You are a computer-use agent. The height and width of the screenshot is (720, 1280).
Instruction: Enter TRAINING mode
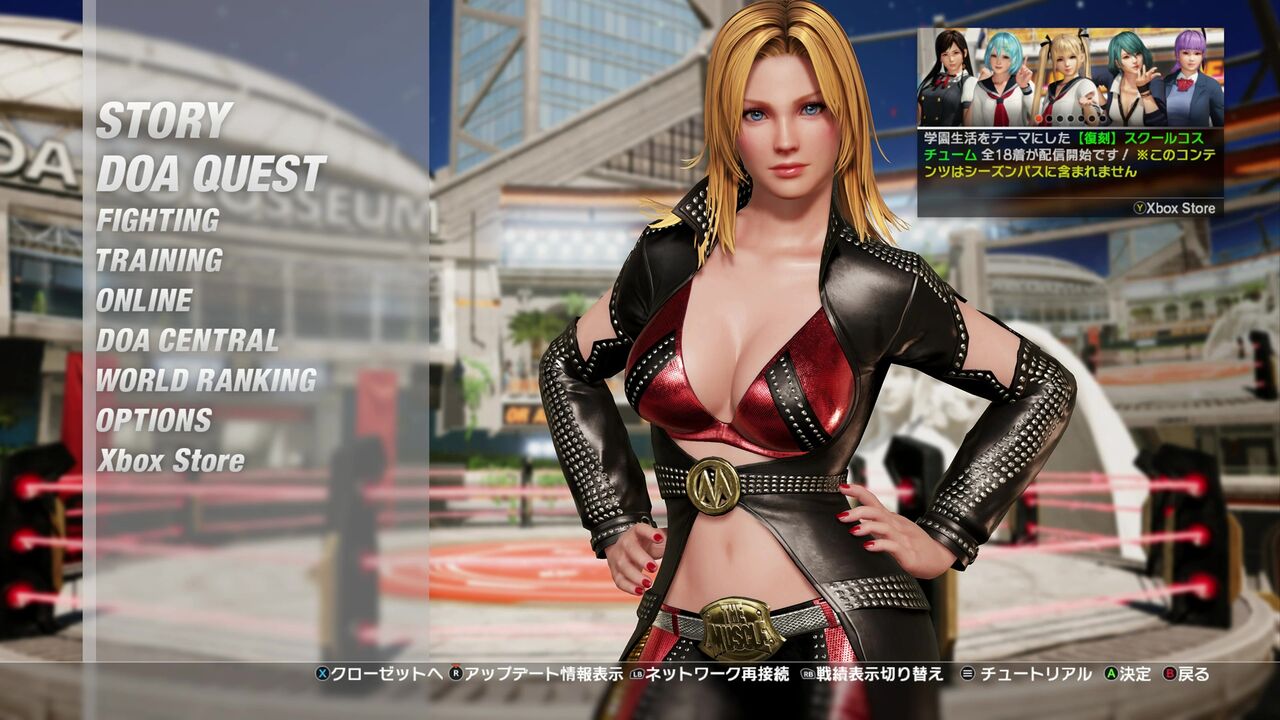[x=159, y=258]
